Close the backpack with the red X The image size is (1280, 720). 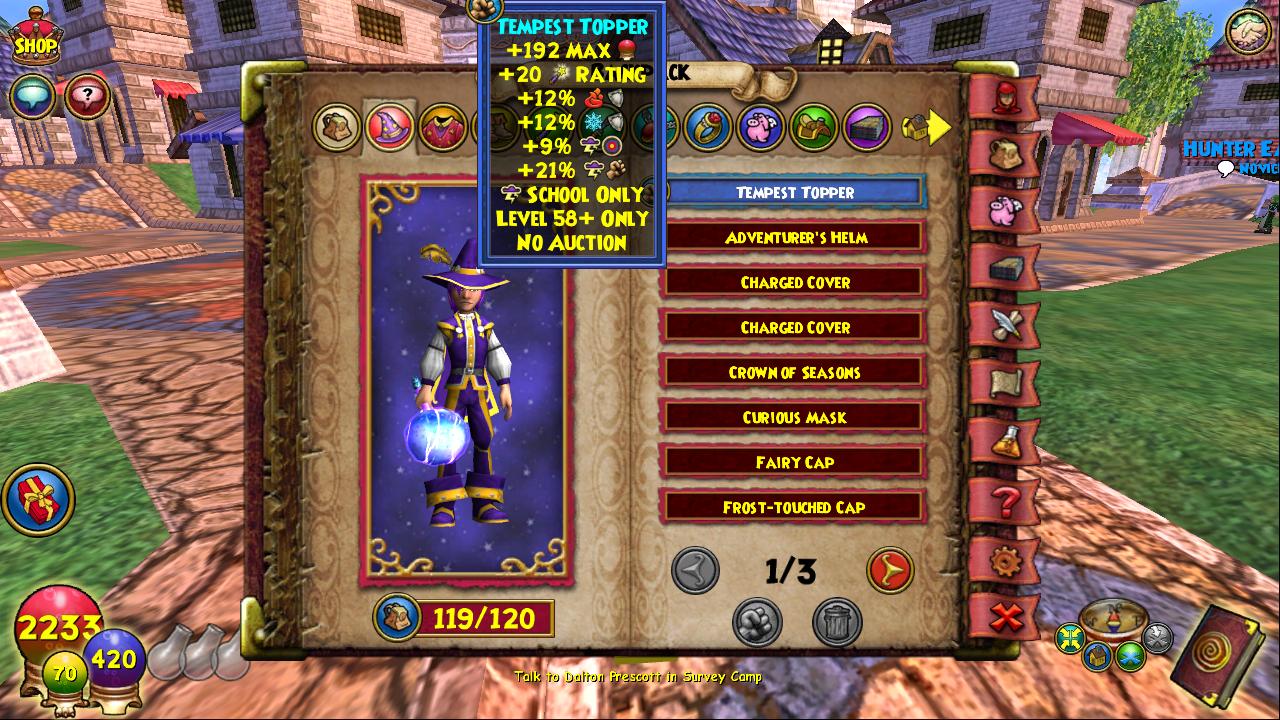(1004, 619)
